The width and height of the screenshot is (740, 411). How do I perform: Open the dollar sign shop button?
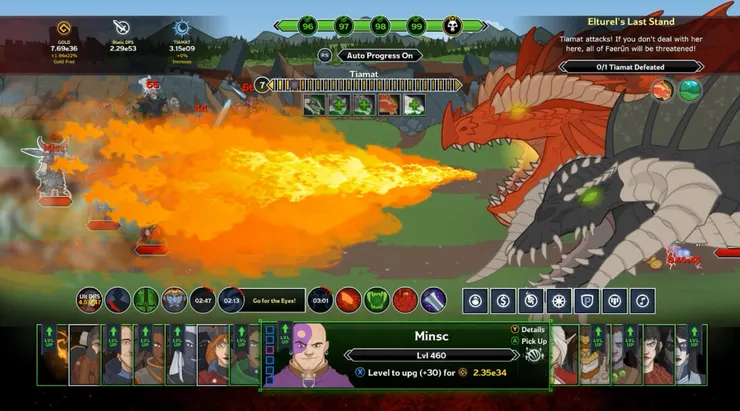click(x=504, y=299)
